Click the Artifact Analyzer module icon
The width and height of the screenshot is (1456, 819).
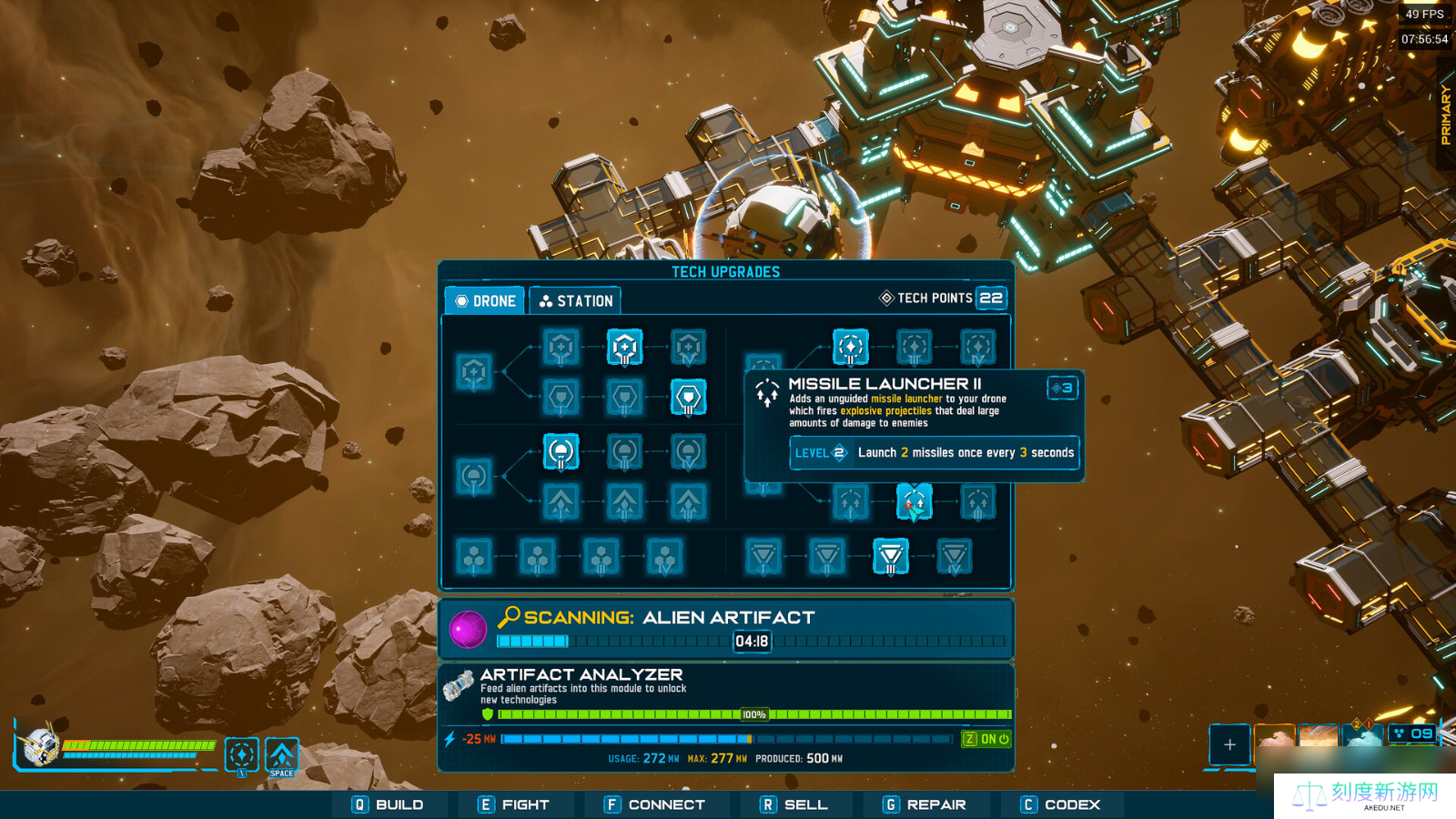(x=458, y=687)
